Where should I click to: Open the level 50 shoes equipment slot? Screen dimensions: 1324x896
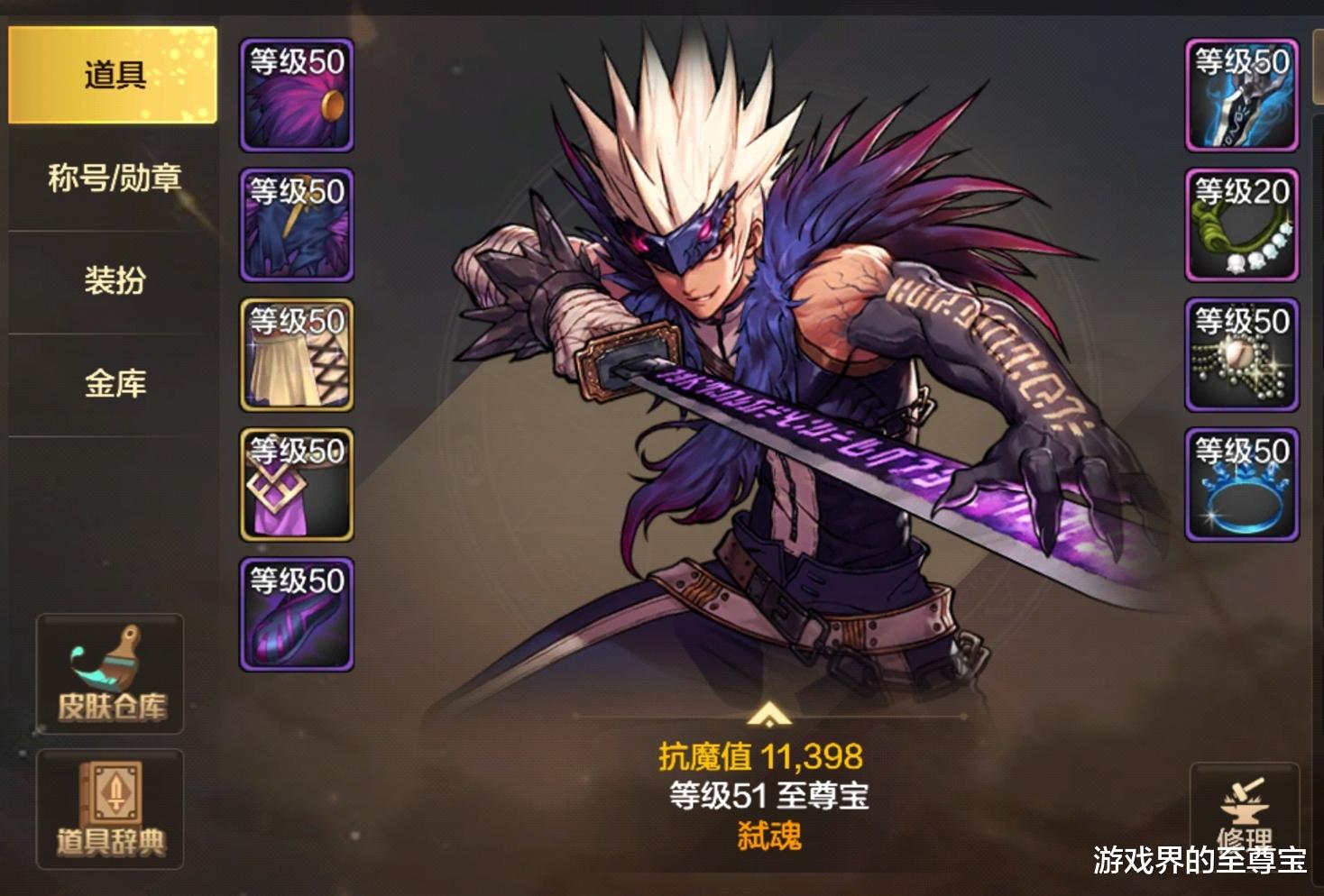[296, 613]
